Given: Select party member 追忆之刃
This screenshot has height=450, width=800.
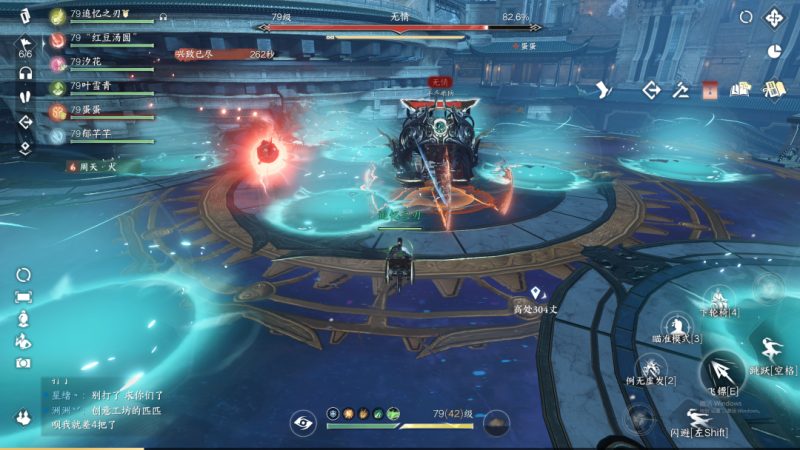Looking at the screenshot, I should (100, 15).
